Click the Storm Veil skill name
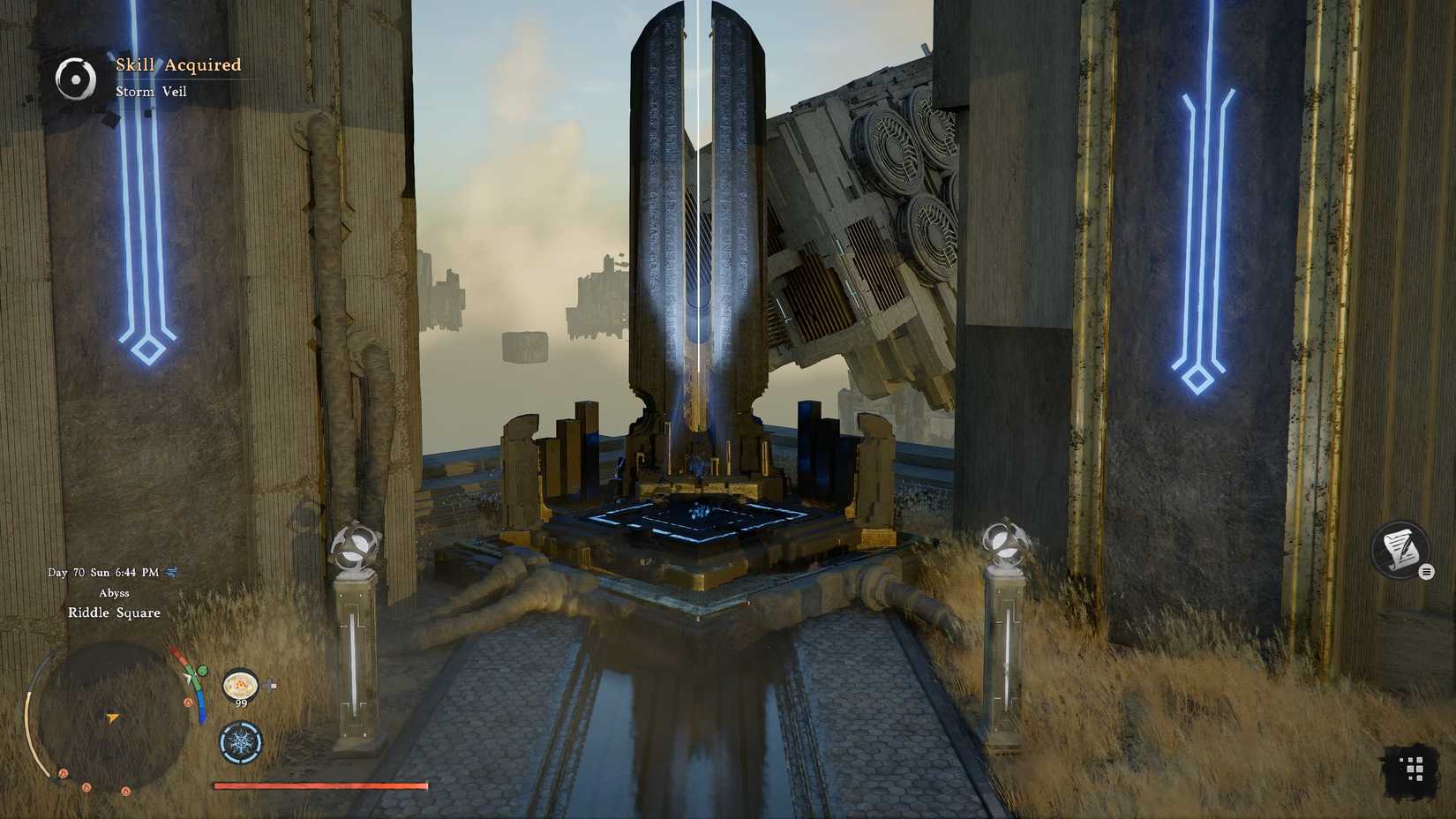Image resolution: width=1456 pixels, height=819 pixels. coord(152,91)
